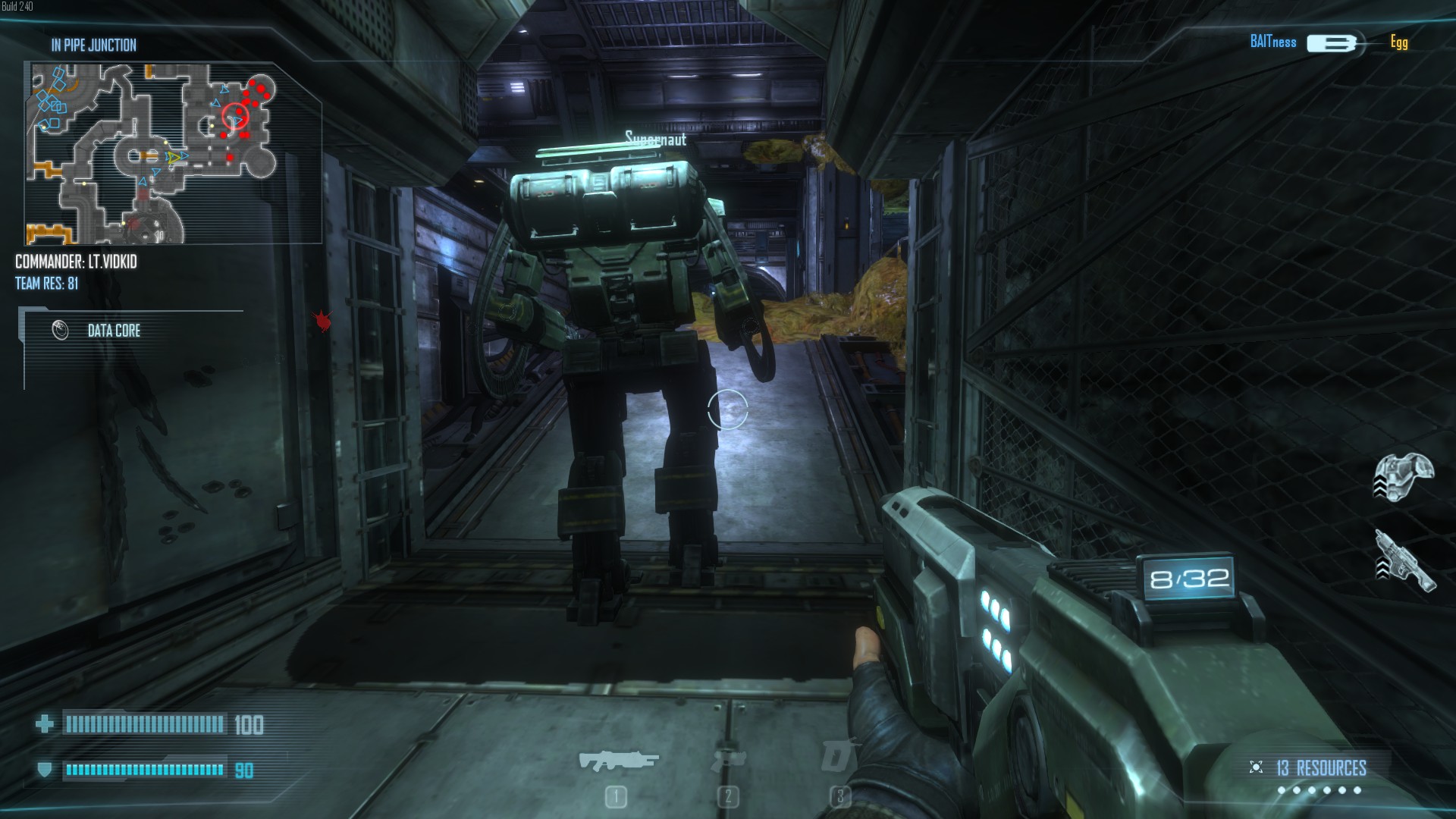The height and width of the screenshot is (819, 1456).
Task: Choose the melee weapon in slot 3
Action: pos(839,756)
